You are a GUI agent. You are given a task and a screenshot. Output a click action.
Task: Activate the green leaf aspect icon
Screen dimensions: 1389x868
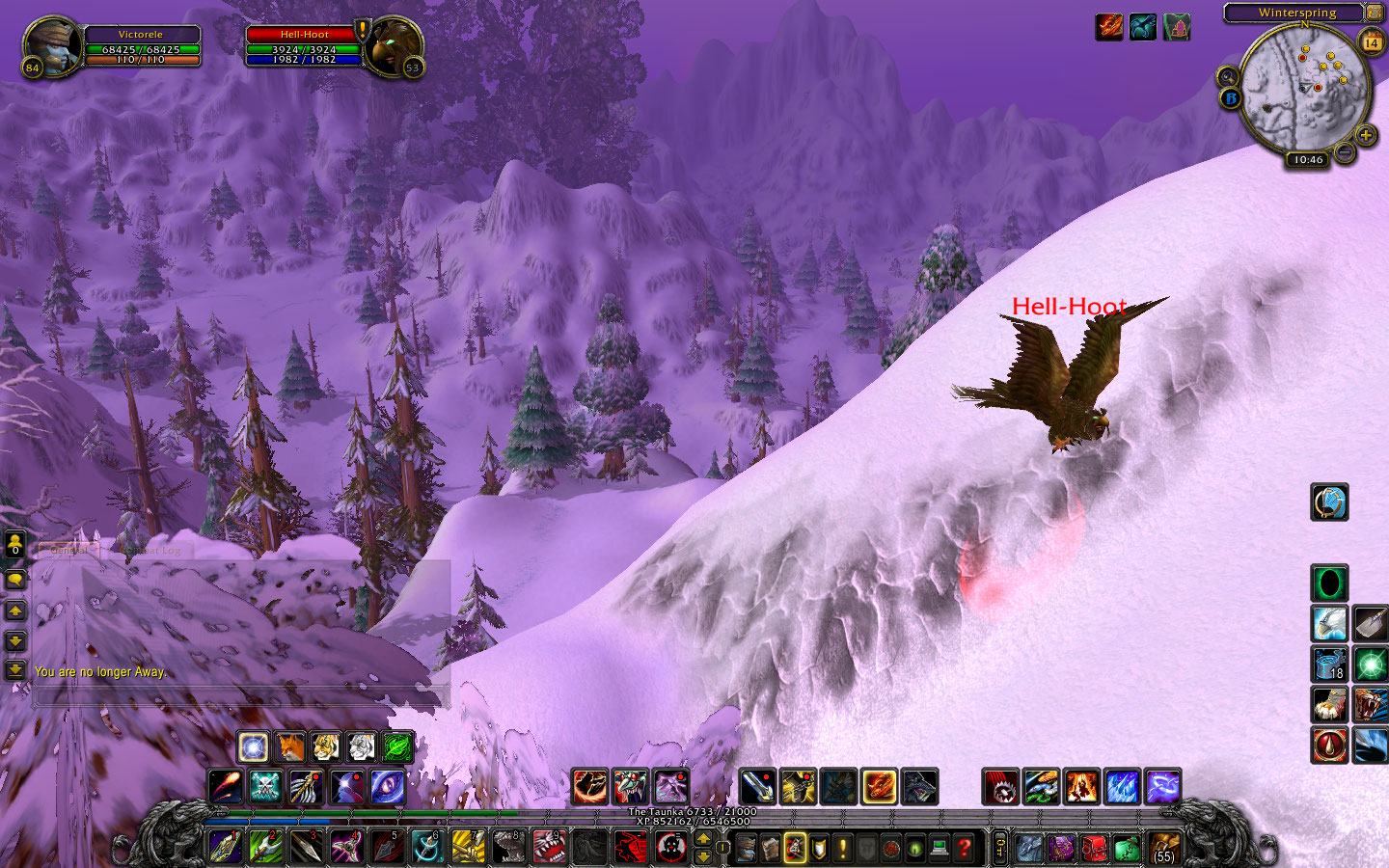tap(397, 746)
